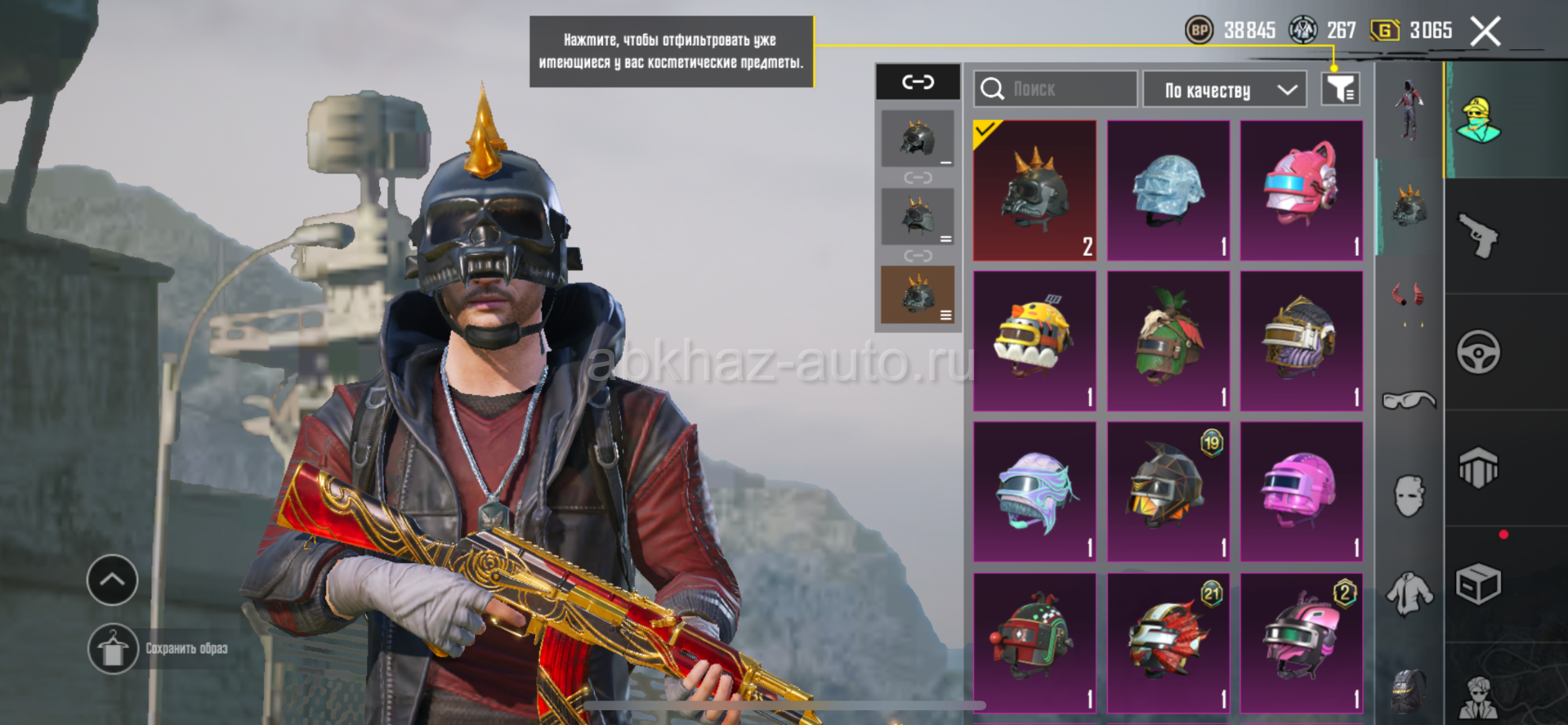The width and height of the screenshot is (1568, 725).
Task: Select the spiked skull helmet skin
Action: point(1034,191)
